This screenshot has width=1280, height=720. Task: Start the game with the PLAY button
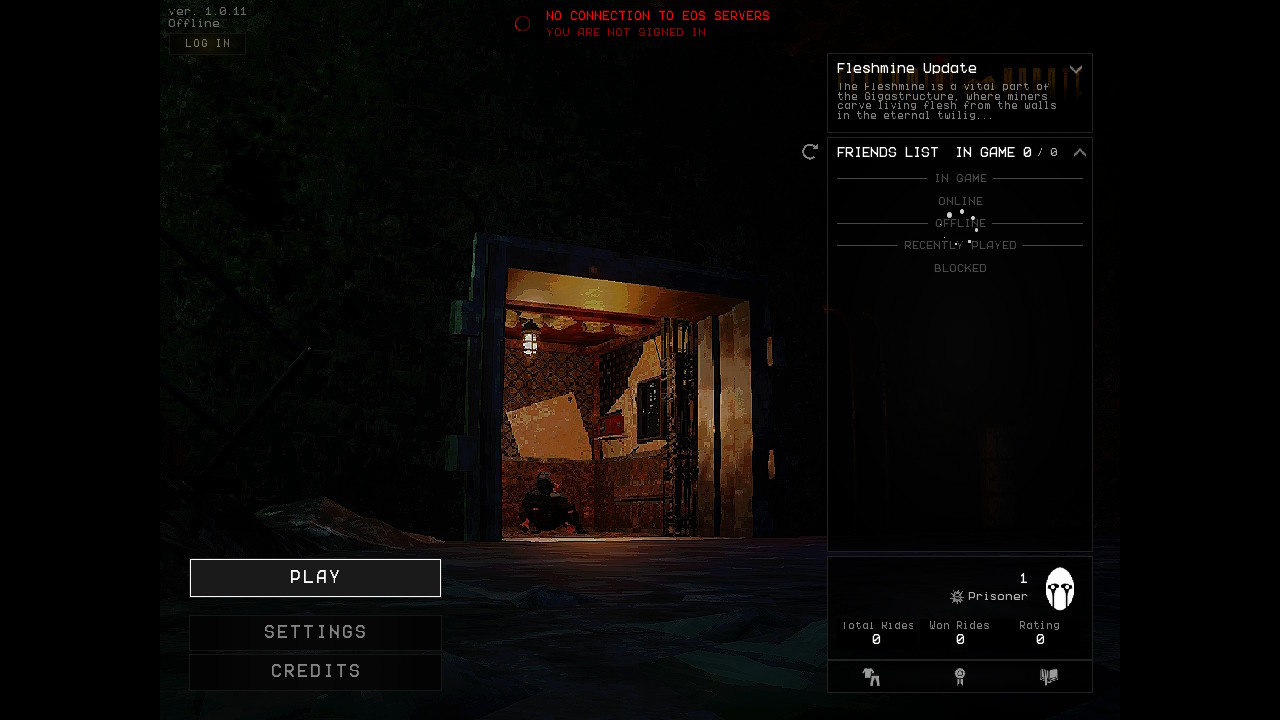pyautogui.click(x=315, y=578)
